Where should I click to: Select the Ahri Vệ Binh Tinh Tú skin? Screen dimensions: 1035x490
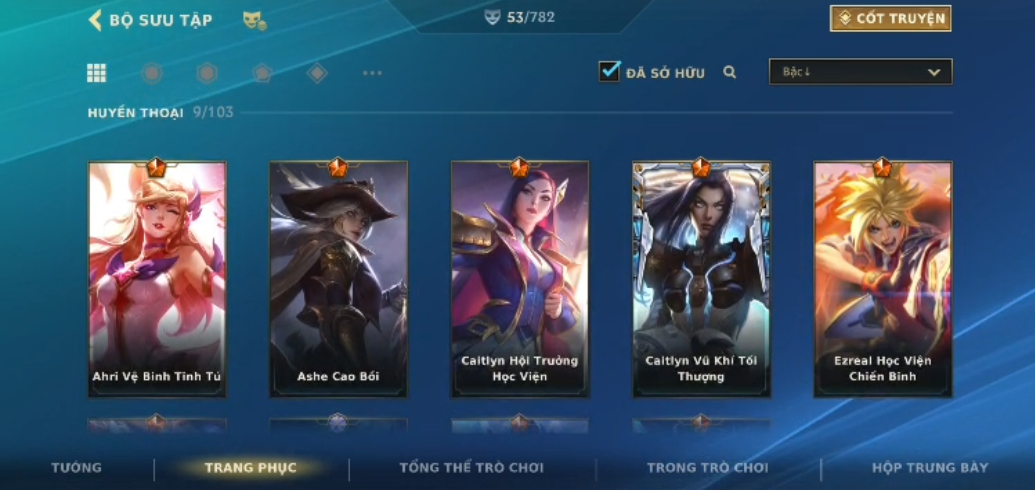pos(157,279)
